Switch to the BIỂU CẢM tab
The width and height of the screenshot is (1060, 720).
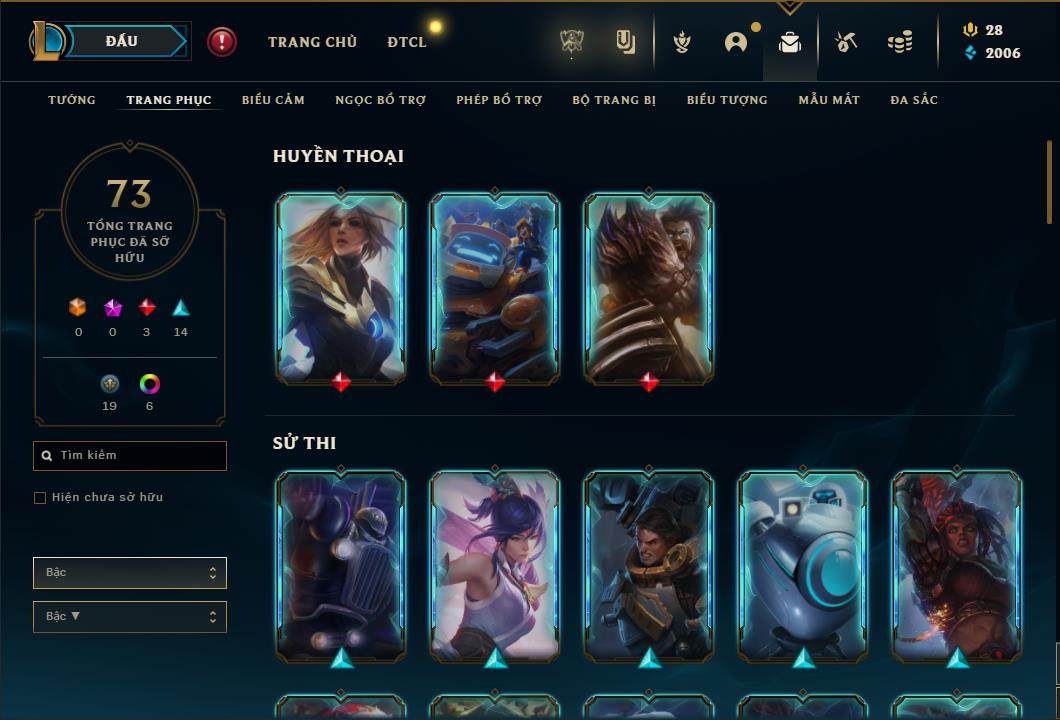point(273,100)
